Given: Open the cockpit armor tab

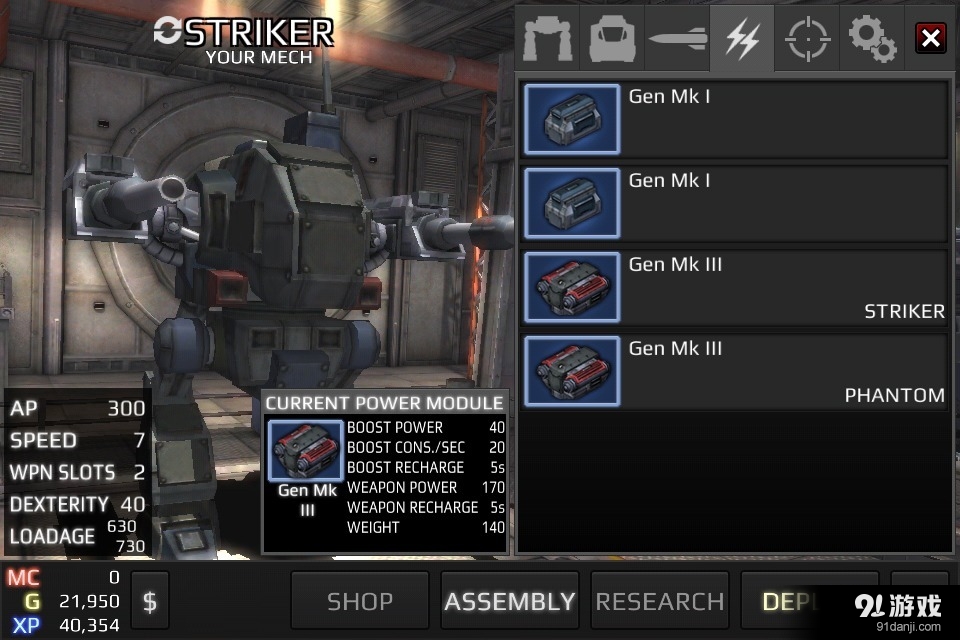Looking at the screenshot, I should pyautogui.click(x=612, y=39).
